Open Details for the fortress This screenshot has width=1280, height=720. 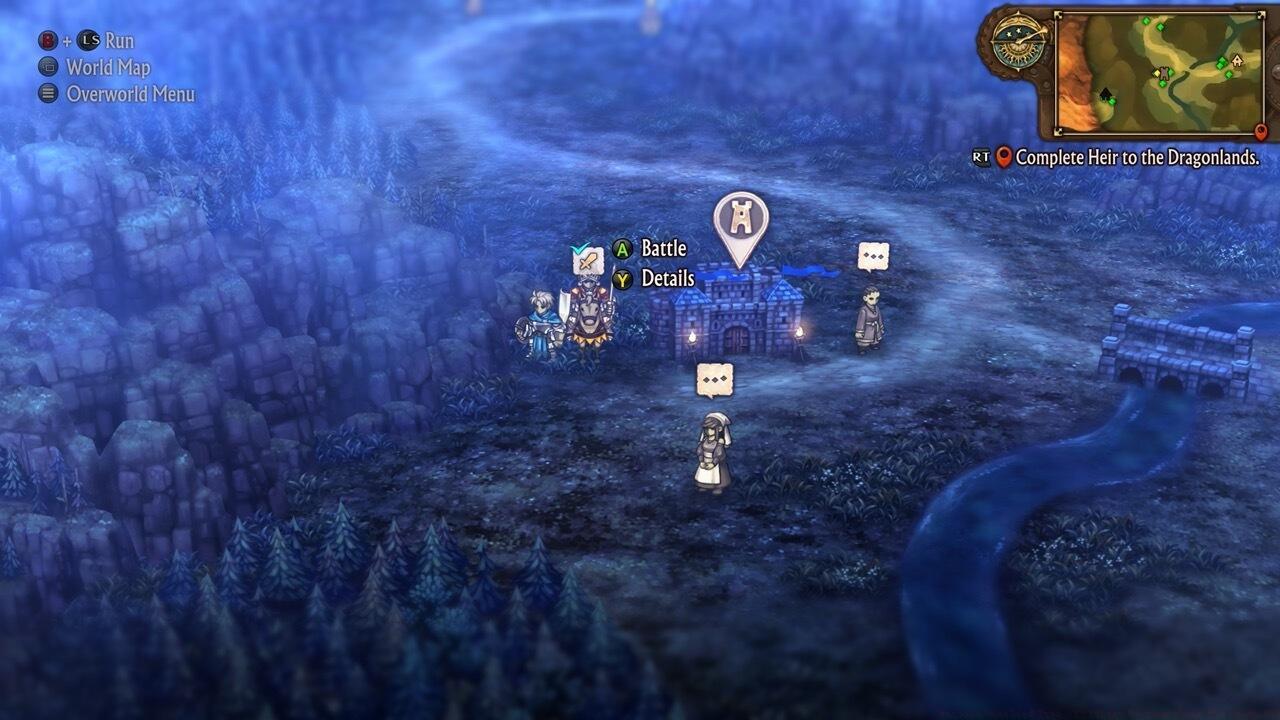pyautogui.click(x=668, y=279)
